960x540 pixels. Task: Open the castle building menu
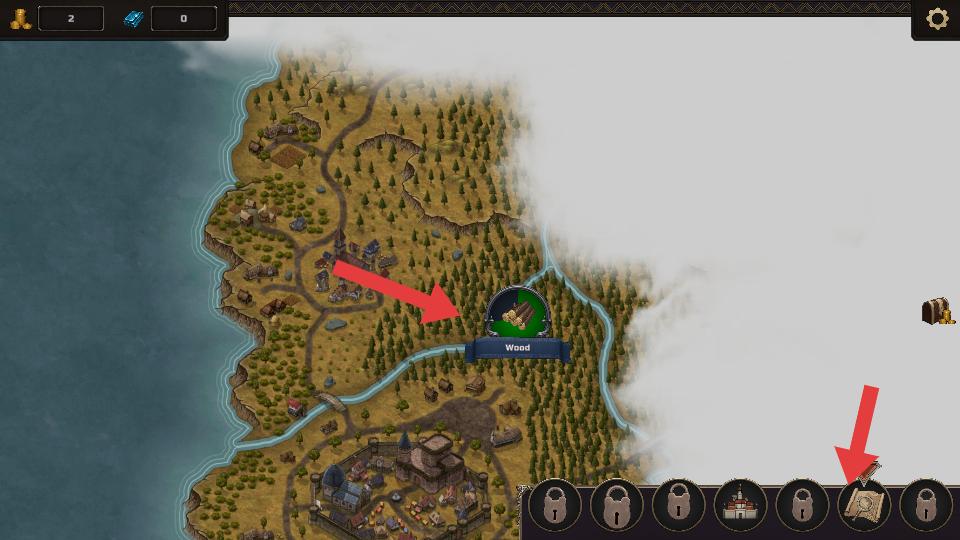click(740, 505)
